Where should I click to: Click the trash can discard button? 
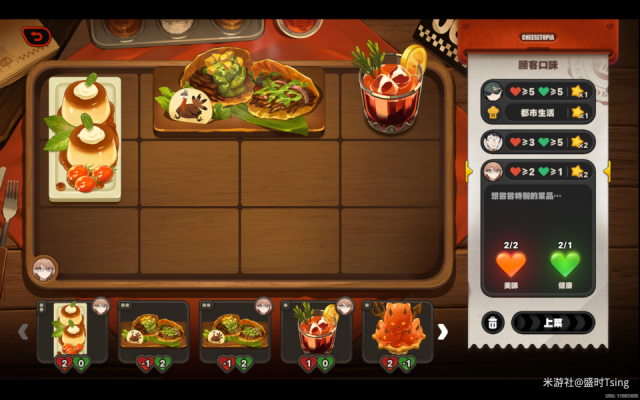493,323
